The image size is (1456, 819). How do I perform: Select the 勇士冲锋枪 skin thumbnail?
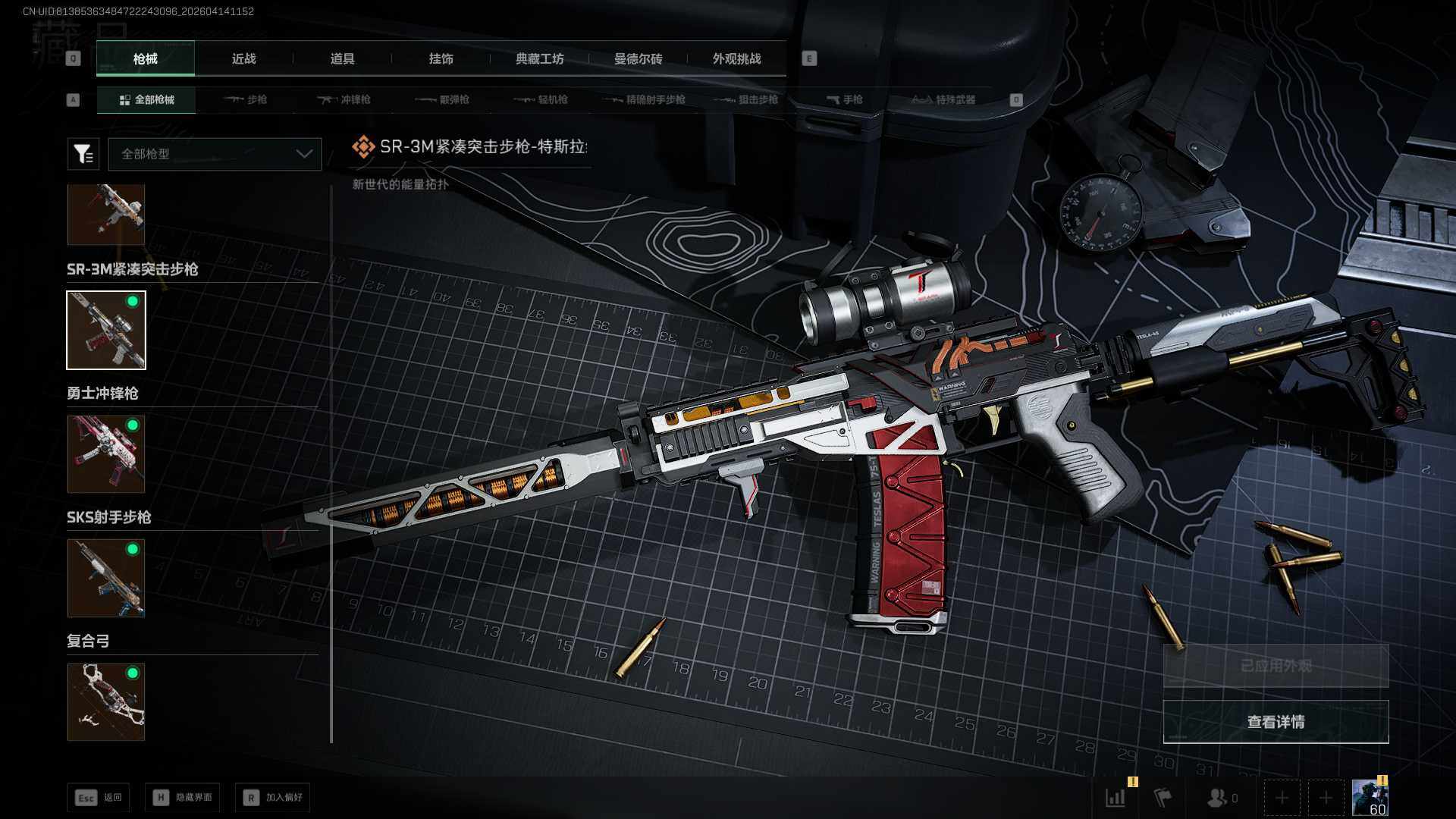click(106, 453)
